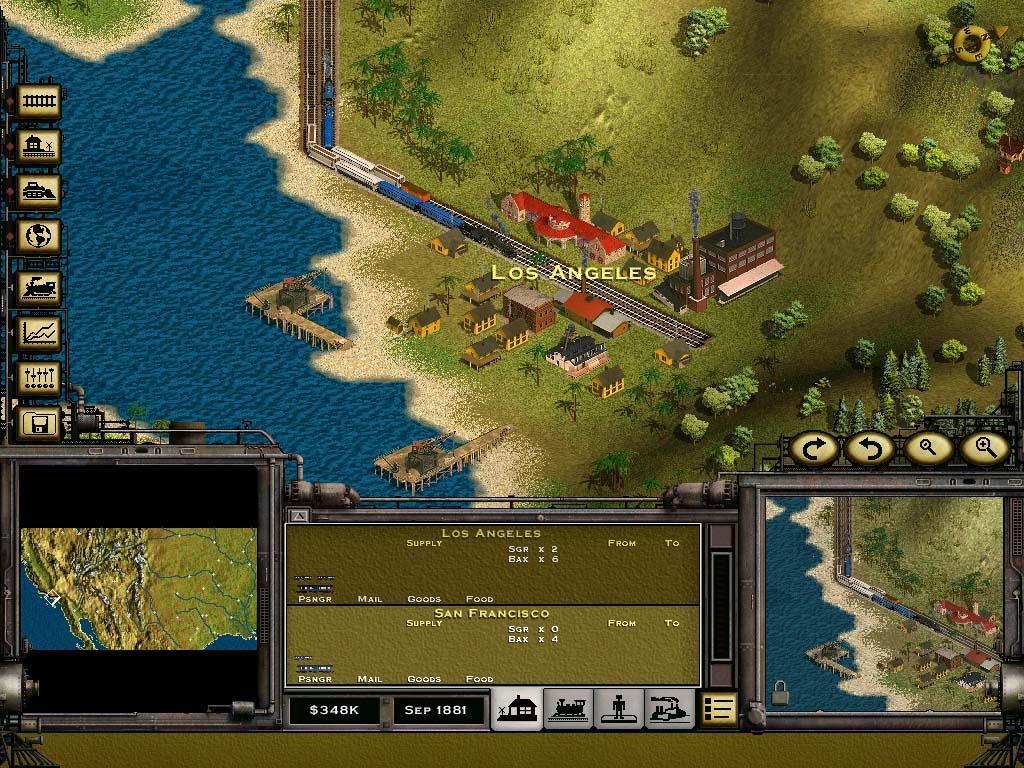The height and width of the screenshot is (768, 1024).
Task: Rotate the map view counterclockwise
Action: coord(868,449)
